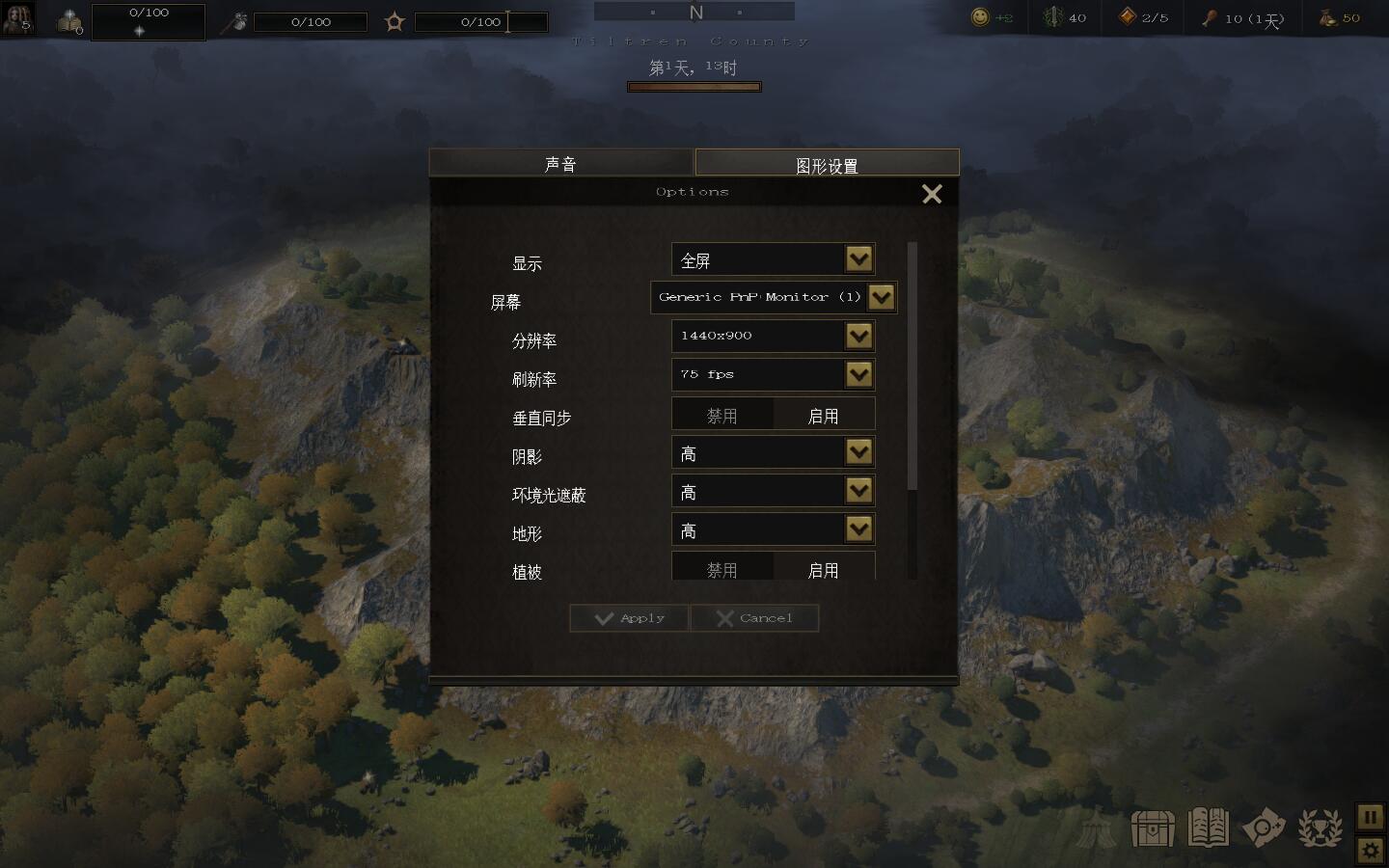Select the 图形设置 graphics tab
The height and width of the screenshot is (868, 1389).
point(827,165)
